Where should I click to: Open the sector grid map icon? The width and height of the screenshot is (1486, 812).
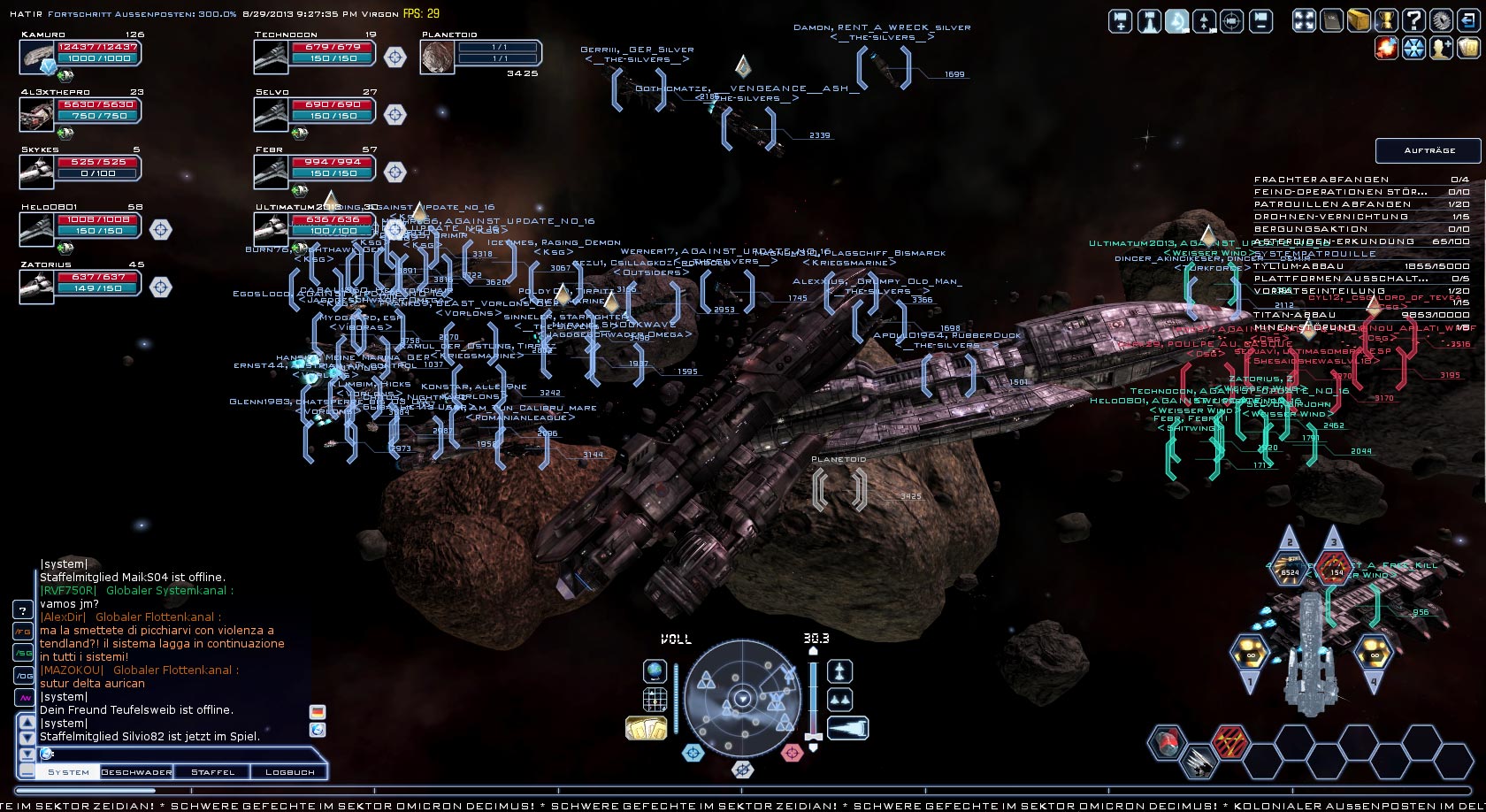(655, 701)
